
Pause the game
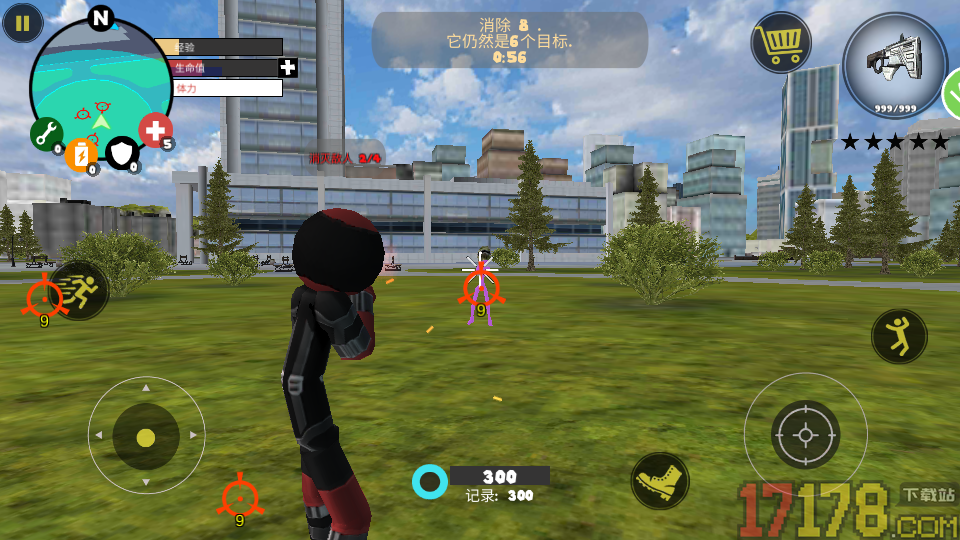22,22
